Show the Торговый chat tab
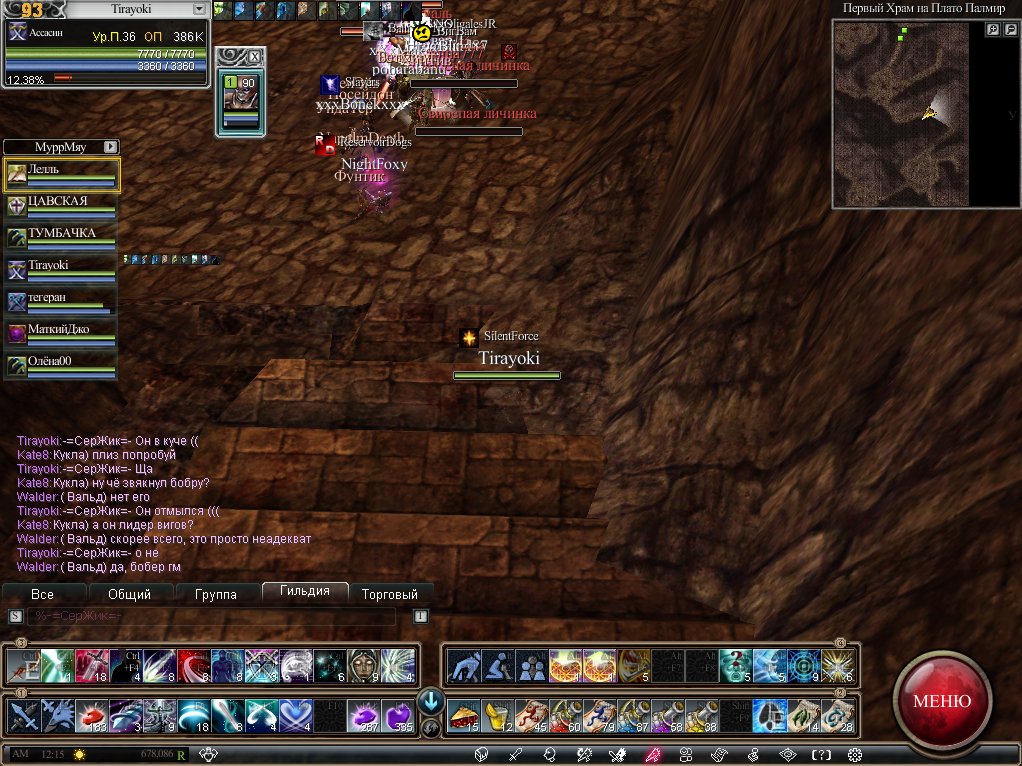 coord(390,594)
